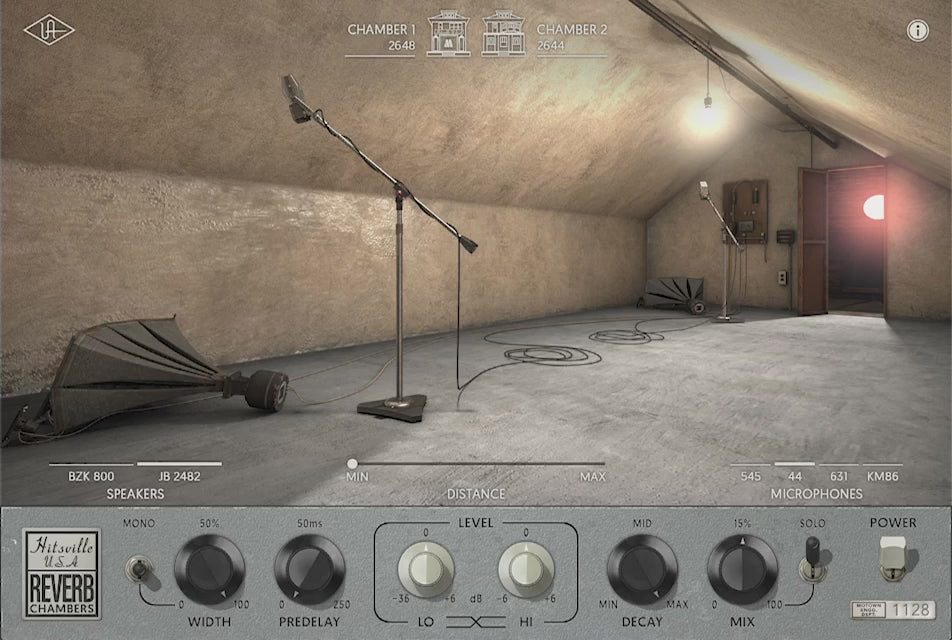Click the Universal Audio logo
952x640 pixels.
click(x=49, y=30)
